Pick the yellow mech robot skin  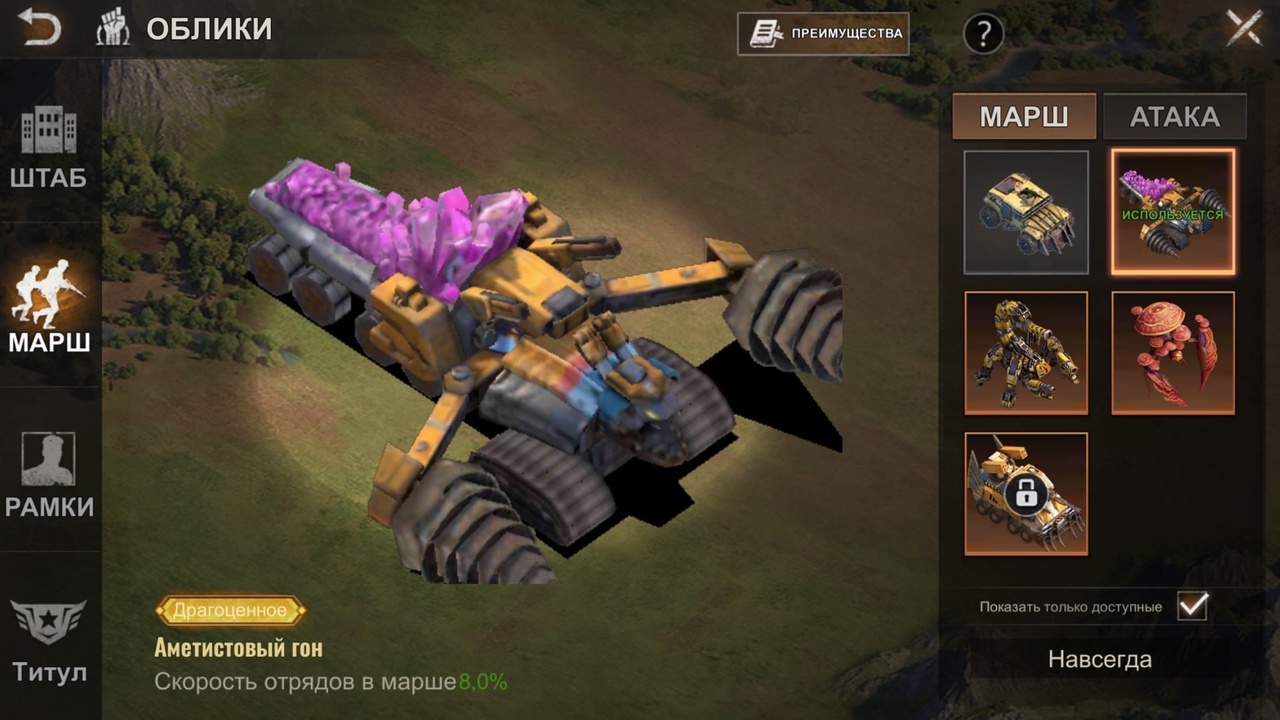1026,353
